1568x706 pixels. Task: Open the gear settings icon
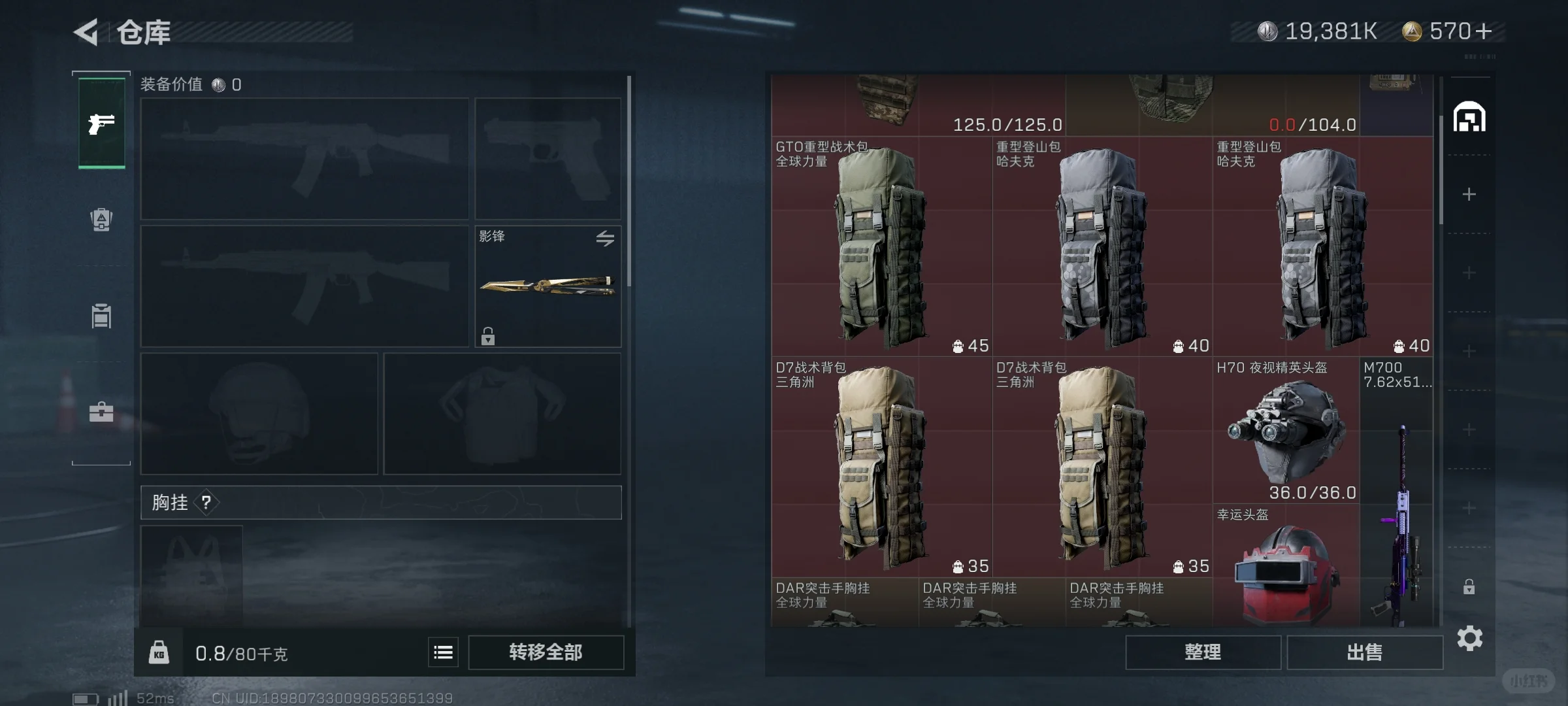[1469, 638]
